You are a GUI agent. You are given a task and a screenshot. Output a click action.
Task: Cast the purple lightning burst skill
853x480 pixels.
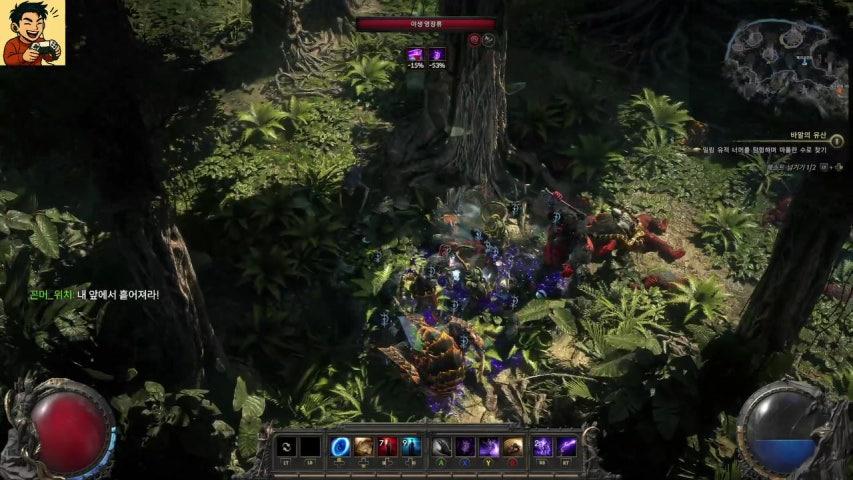point(489,446)
